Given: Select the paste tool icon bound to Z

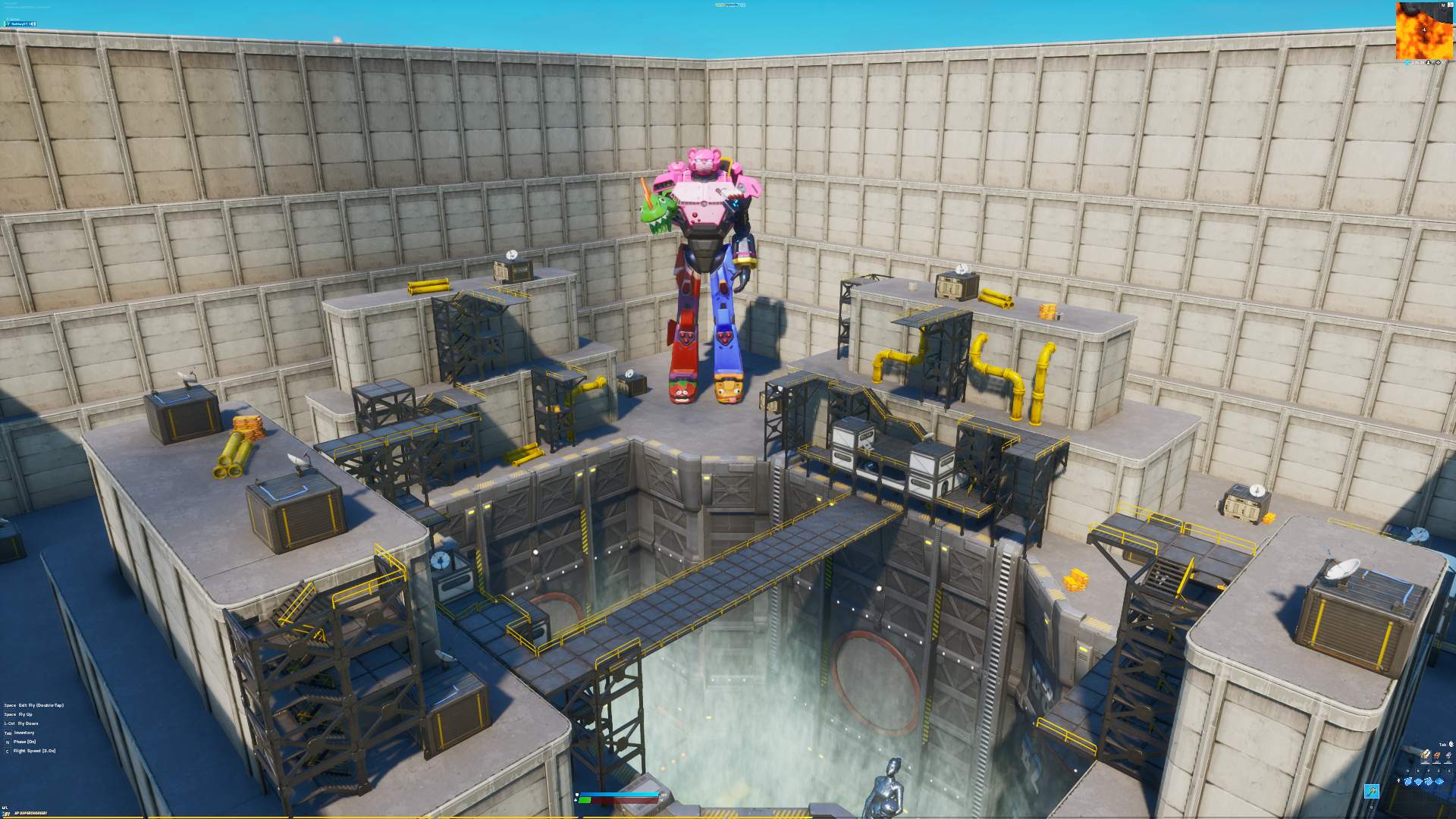Looking at the screenshot, I should 1439,783.
